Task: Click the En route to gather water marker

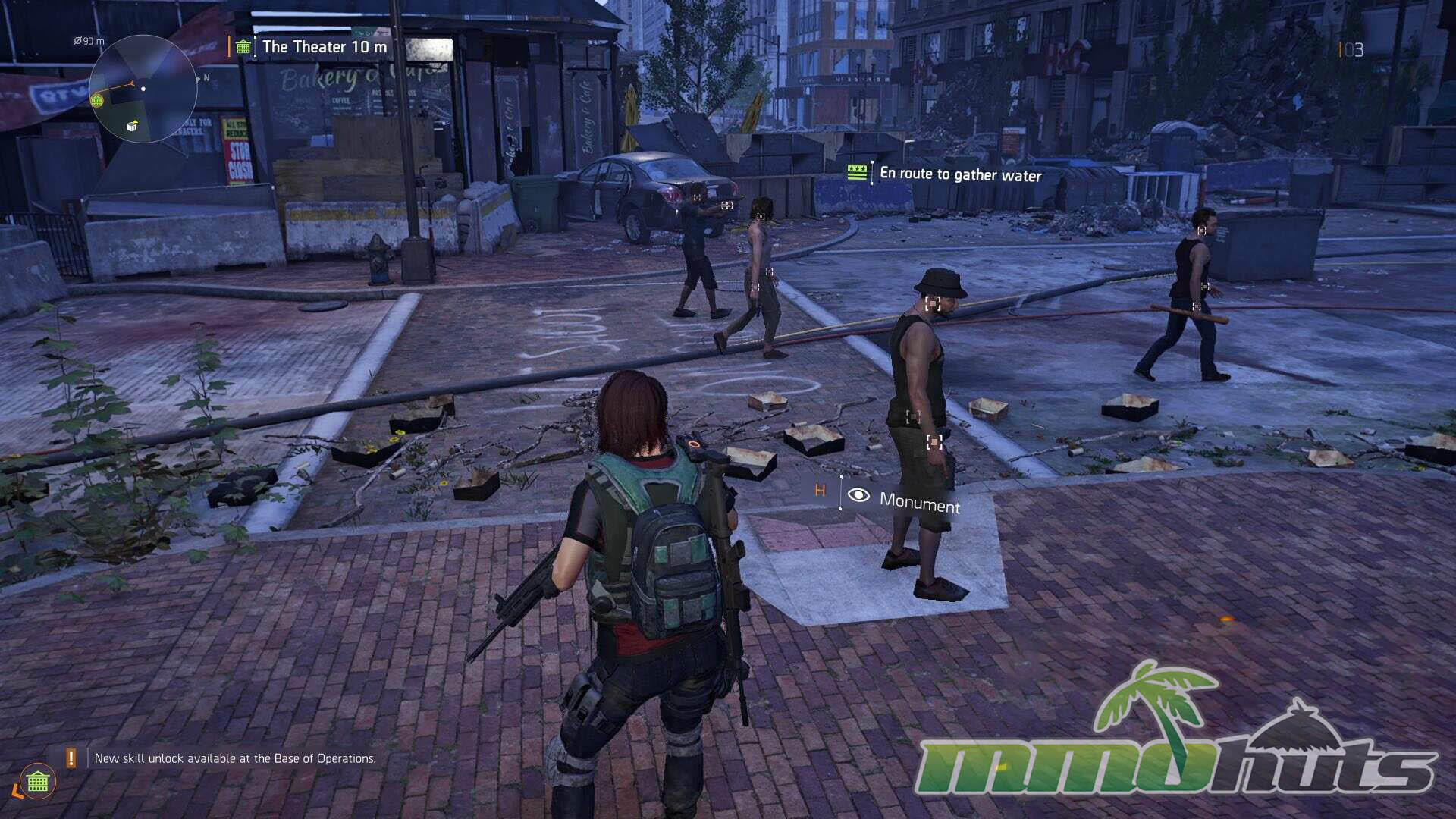Action: [959, 174]
